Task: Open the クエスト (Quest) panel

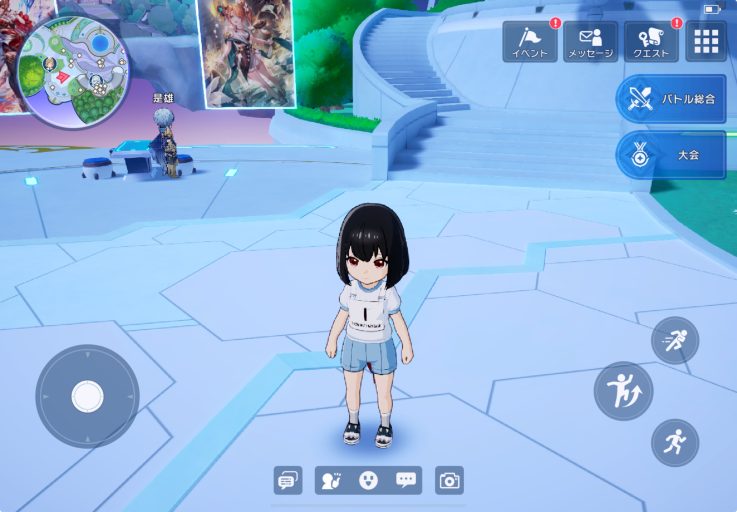Action: click(x=651, y=42)
